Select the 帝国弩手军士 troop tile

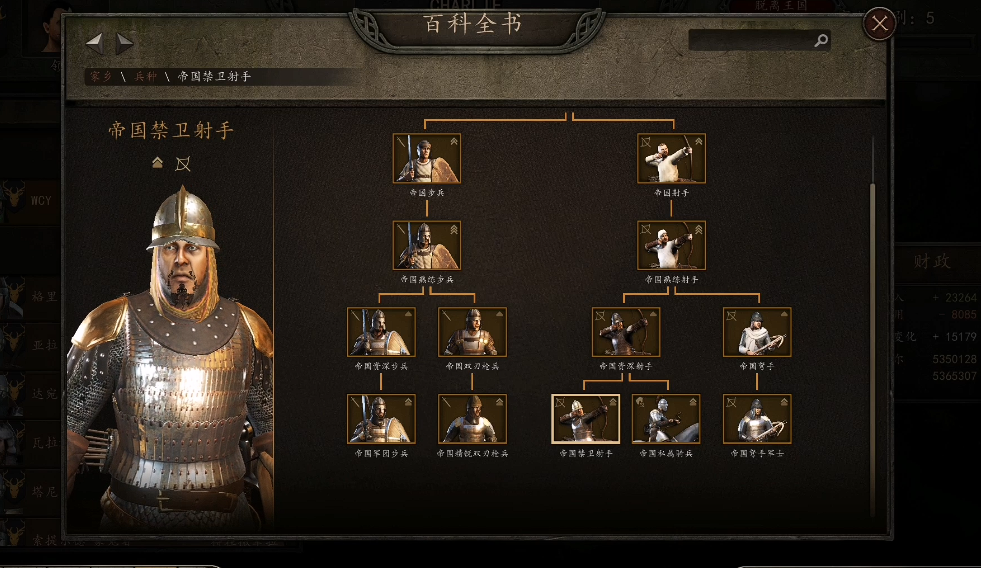pos(757,419)
